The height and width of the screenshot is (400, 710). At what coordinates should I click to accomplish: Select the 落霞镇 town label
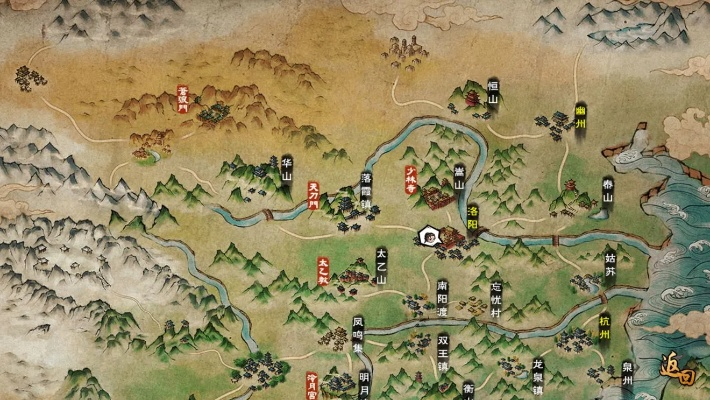366,188
